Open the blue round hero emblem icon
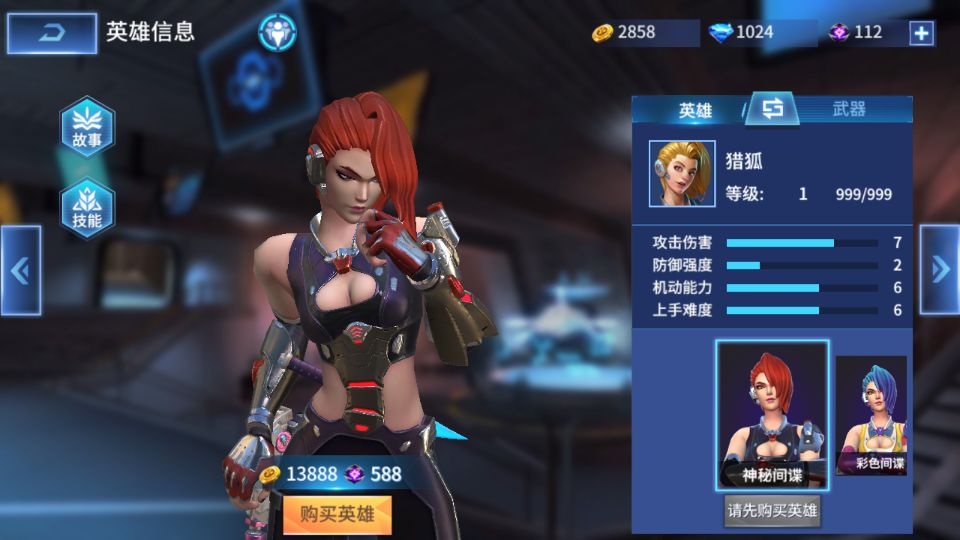The width and height of the screenshot is (960, 540). pos(277,32)
